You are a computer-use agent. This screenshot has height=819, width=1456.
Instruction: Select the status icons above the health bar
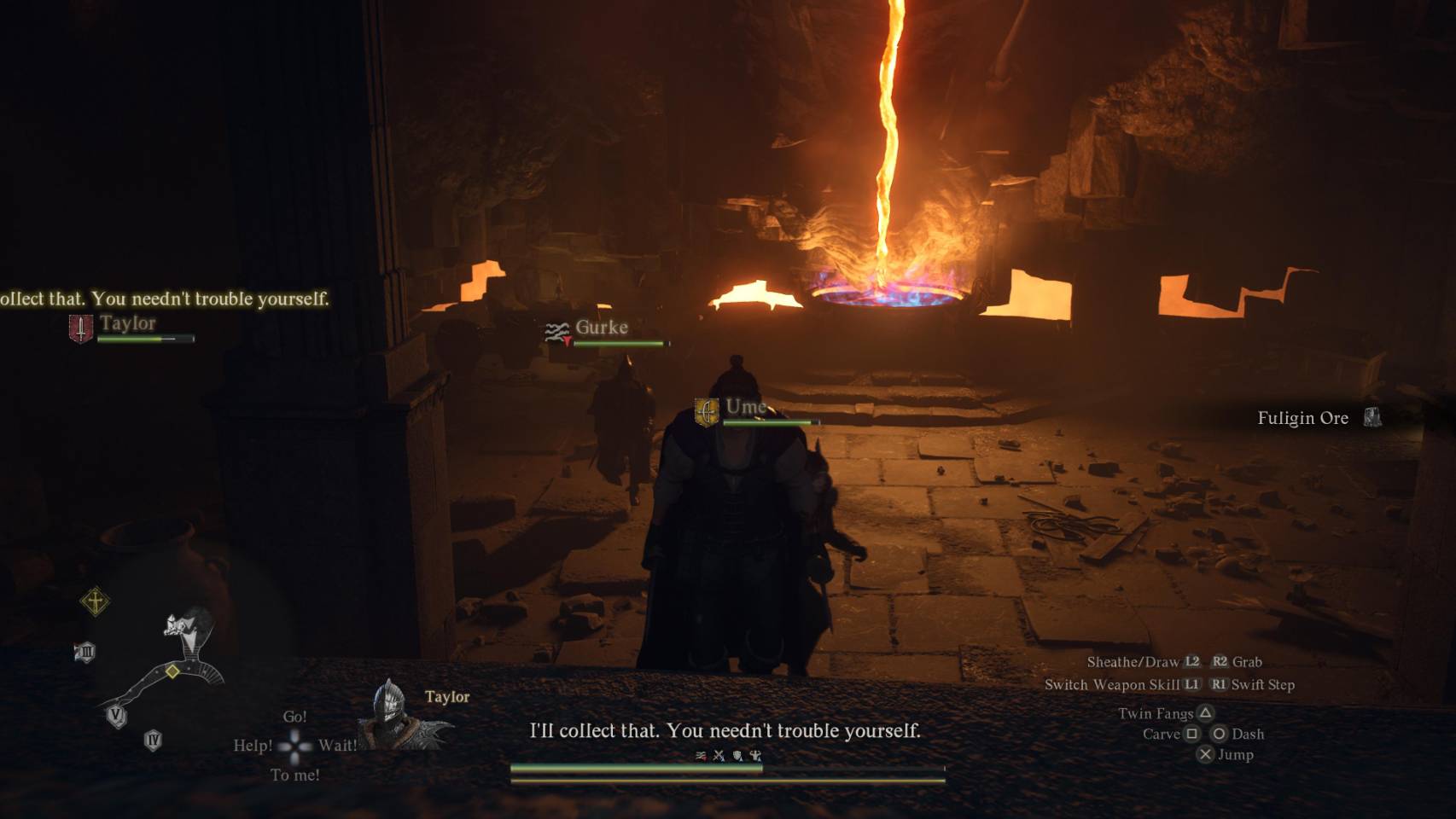pyautogui.click(x=728, y=755)
